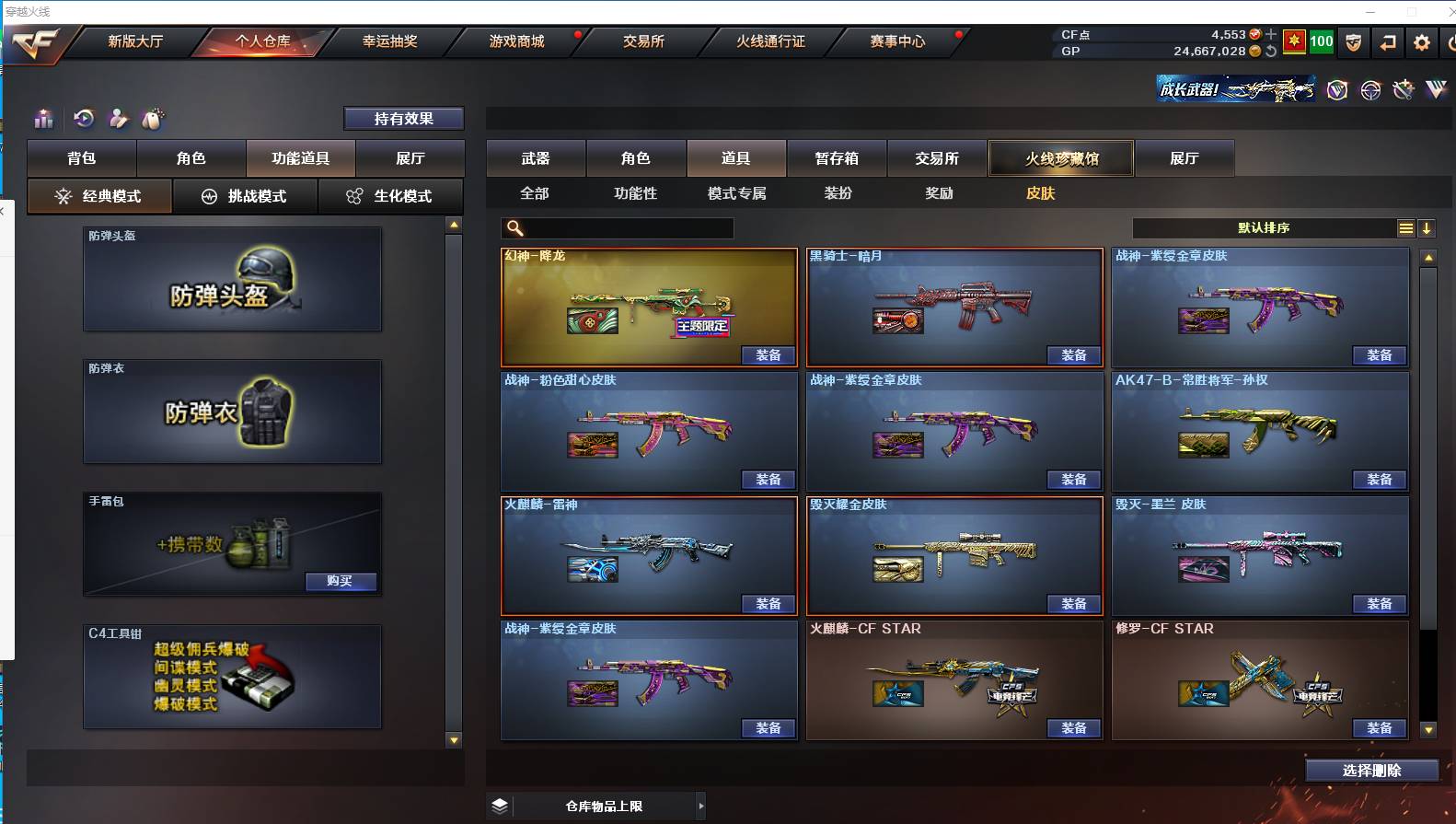Select the history restore icon in the sidebar

click(x=84, y=119)
